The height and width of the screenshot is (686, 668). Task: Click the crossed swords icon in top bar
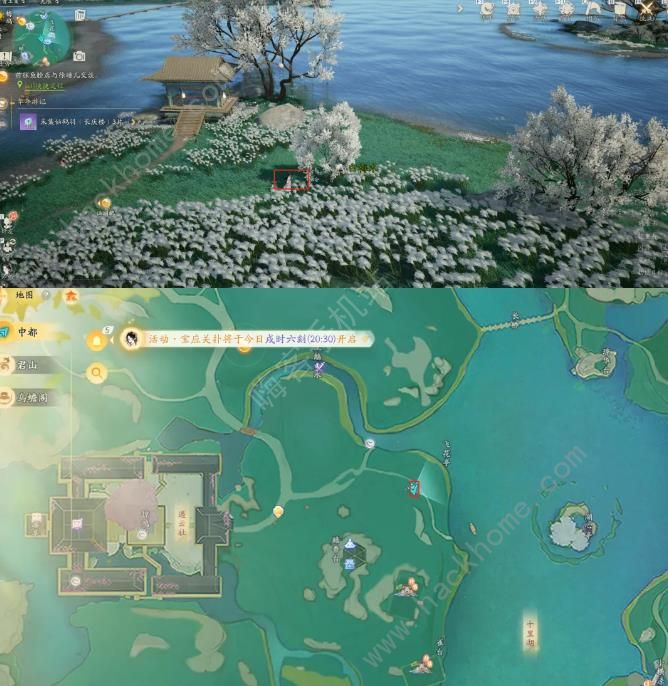point(644,9)
